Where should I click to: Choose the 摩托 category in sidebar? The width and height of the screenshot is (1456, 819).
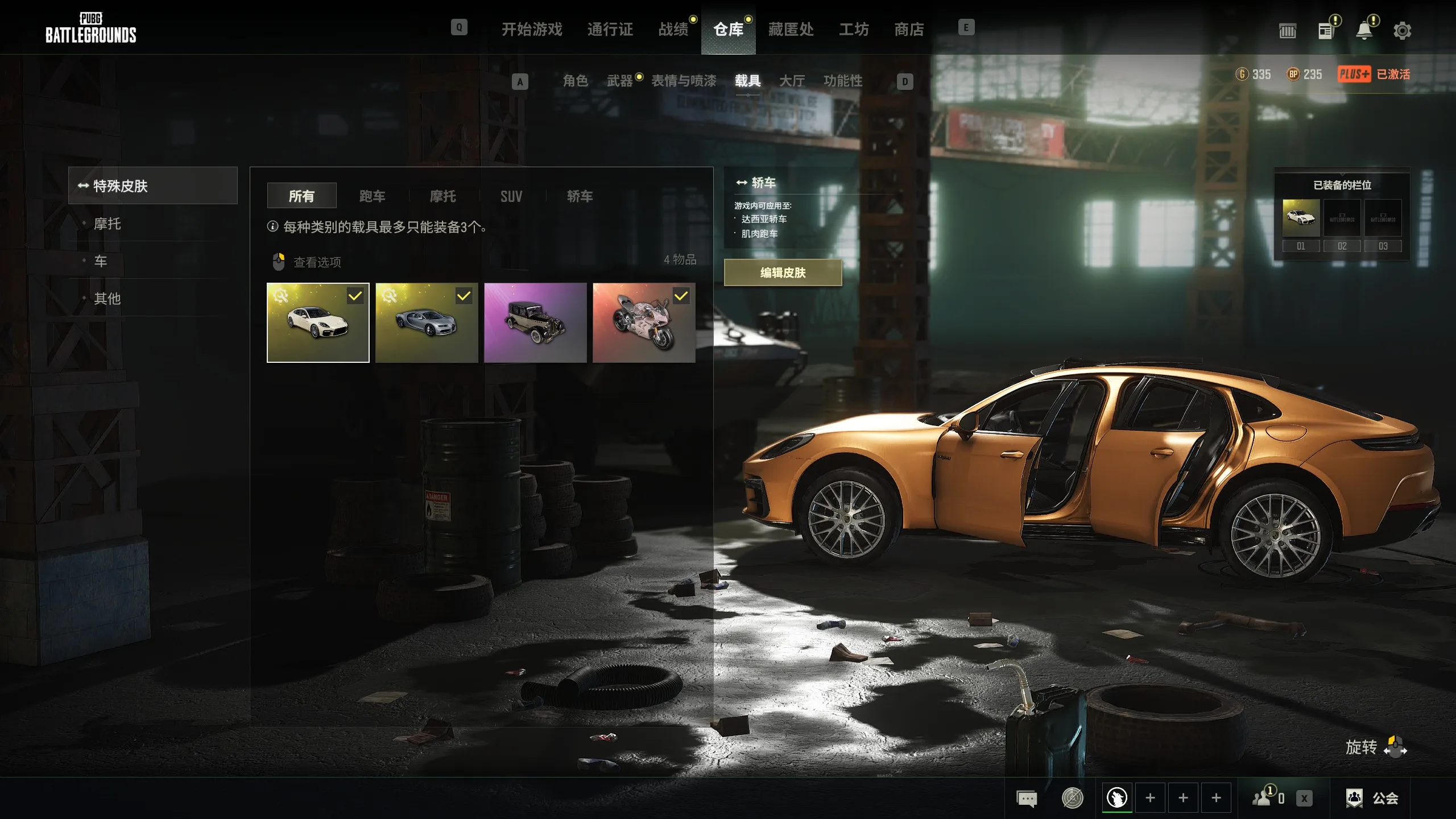pos(107,224)
